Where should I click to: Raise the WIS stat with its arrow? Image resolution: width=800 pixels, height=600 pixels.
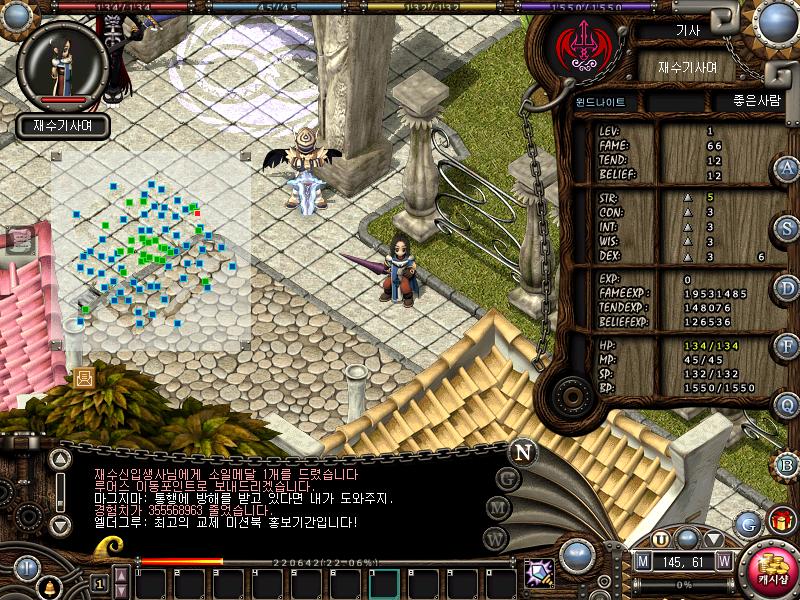pyautogui.click(x=687, y=241)
